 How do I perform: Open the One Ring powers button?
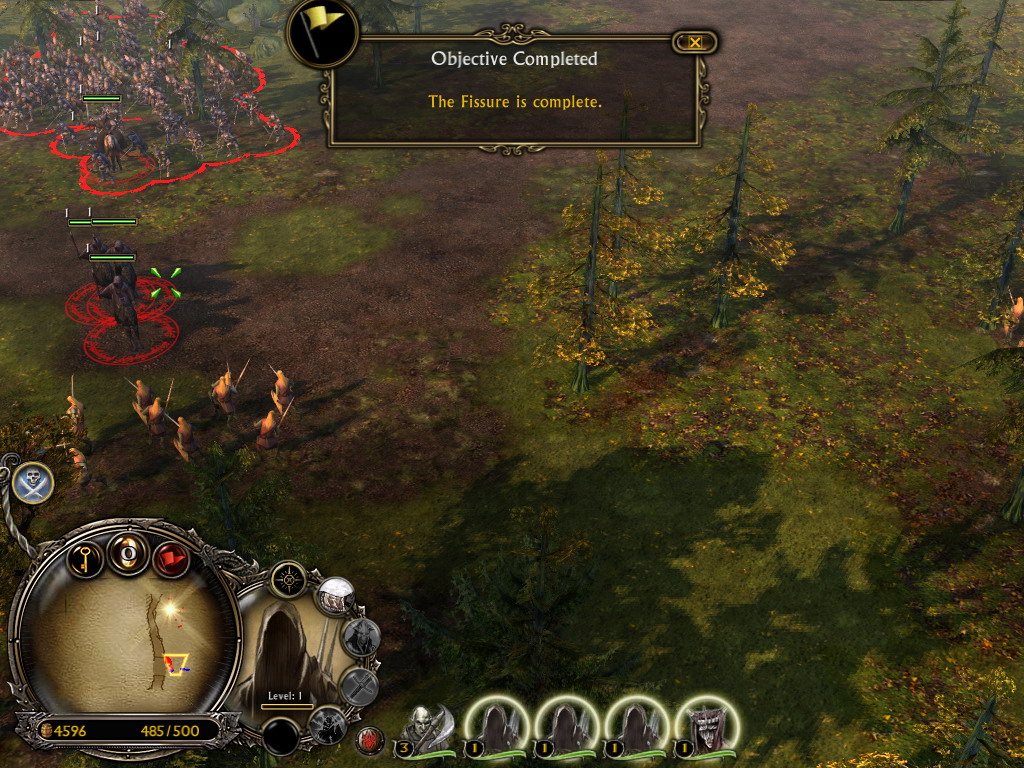click(128, 553)
